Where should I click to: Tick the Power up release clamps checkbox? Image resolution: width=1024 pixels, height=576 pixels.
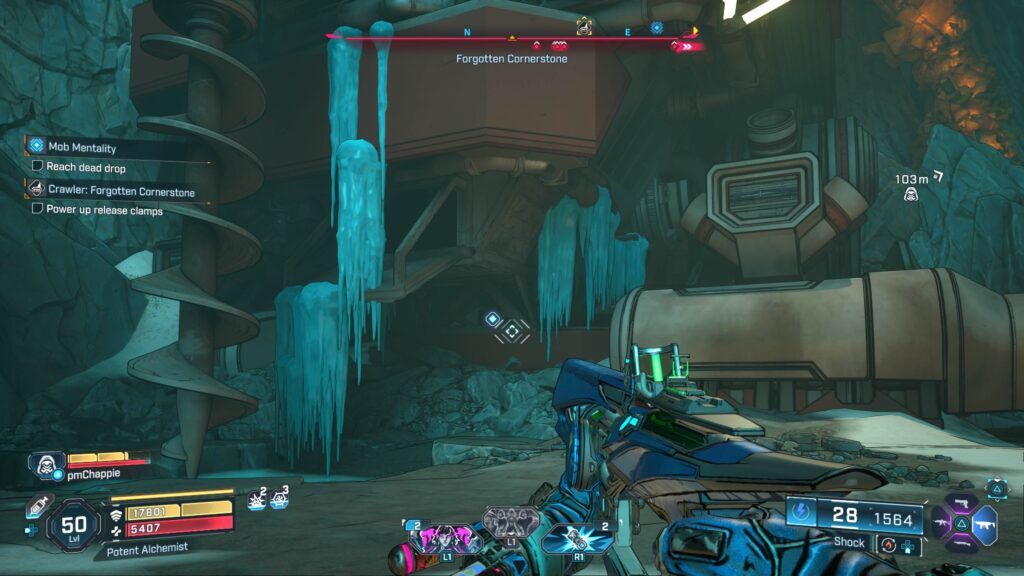coord(38,210)
